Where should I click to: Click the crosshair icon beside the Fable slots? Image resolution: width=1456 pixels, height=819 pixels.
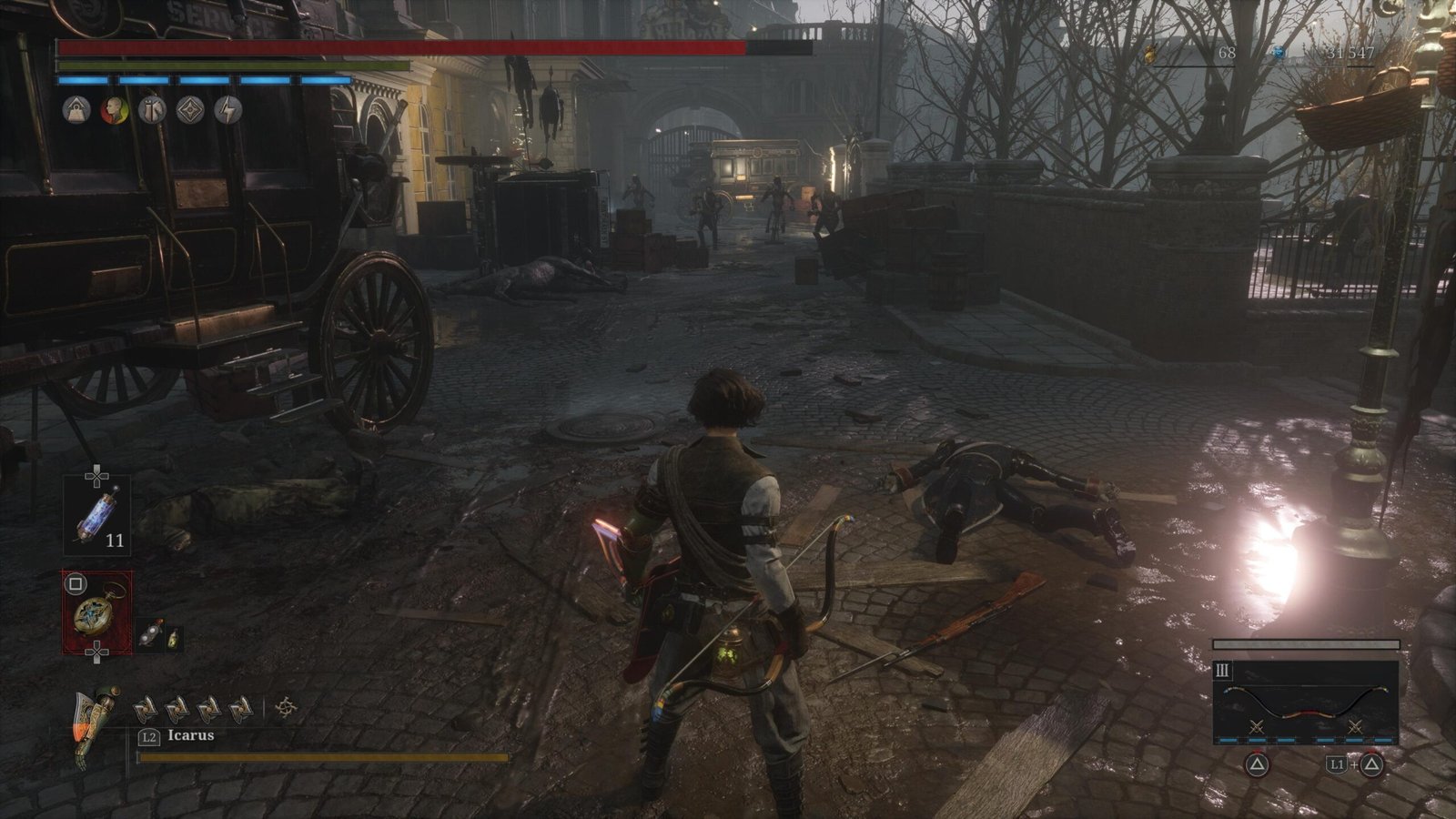[x=286, y=706]
